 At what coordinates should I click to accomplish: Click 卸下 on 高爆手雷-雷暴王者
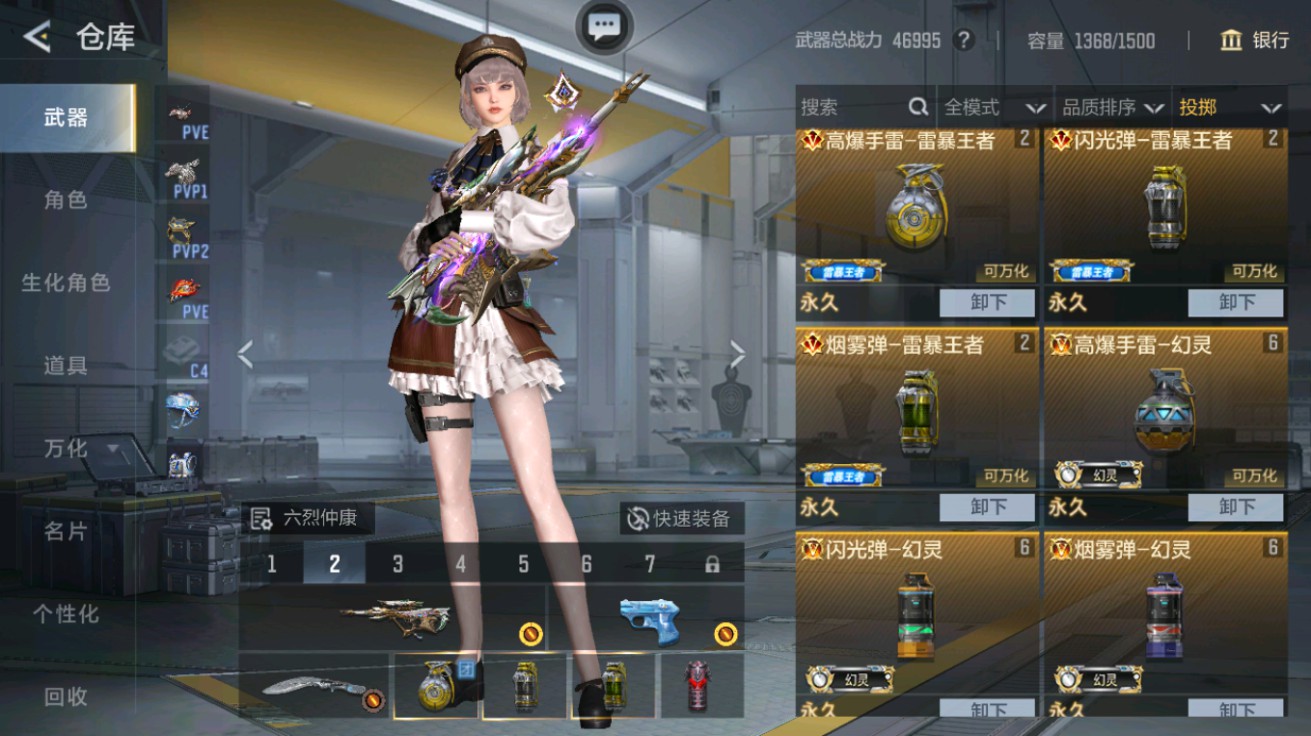(987, 302)
